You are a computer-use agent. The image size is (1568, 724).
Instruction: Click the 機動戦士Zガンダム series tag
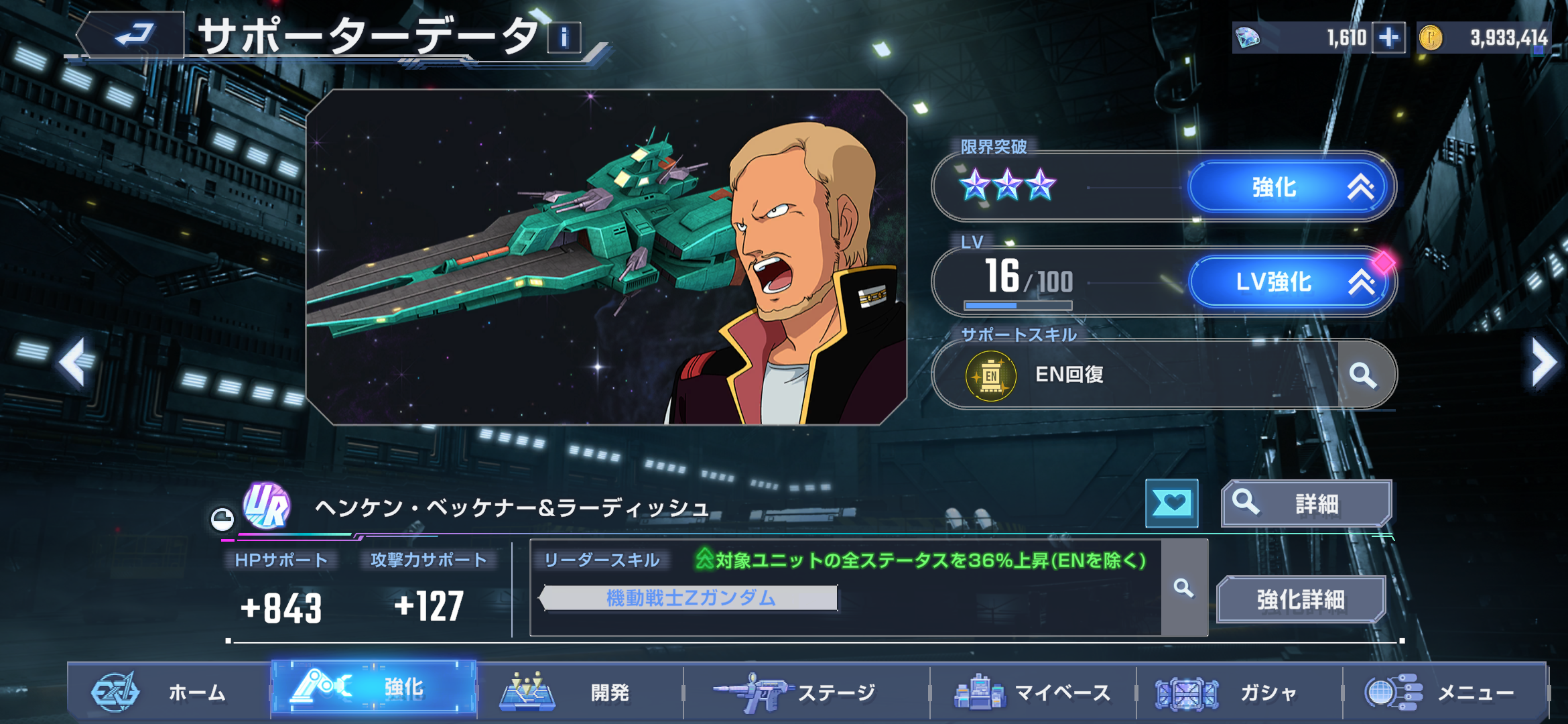pyautogui.click(x=690, y=598)
